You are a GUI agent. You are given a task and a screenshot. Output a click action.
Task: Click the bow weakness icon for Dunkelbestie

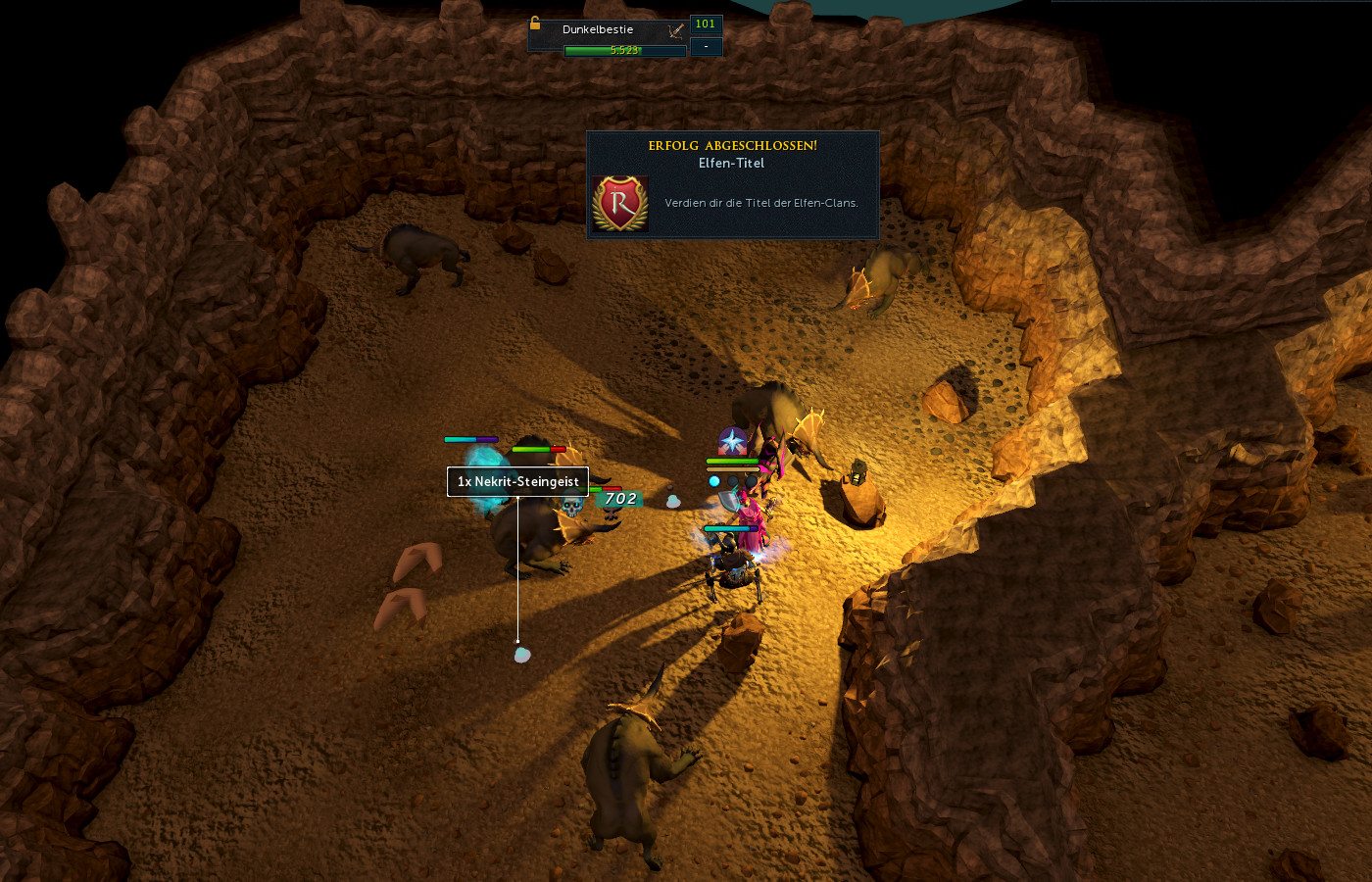675,31
